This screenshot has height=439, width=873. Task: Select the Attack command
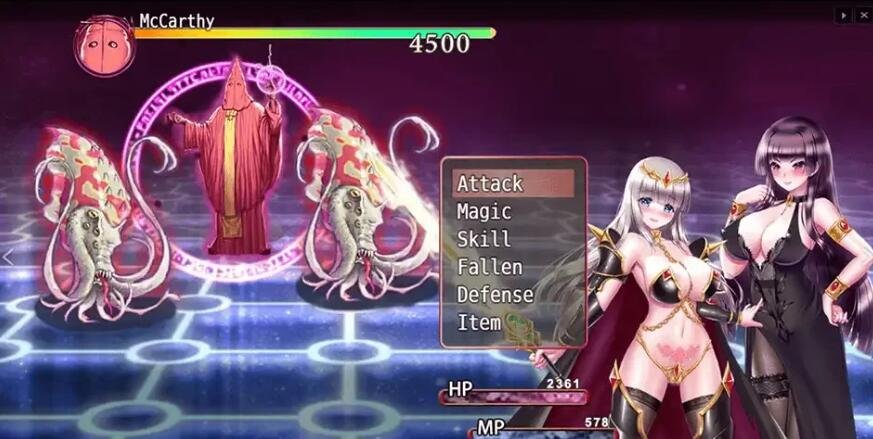point(512,184)
